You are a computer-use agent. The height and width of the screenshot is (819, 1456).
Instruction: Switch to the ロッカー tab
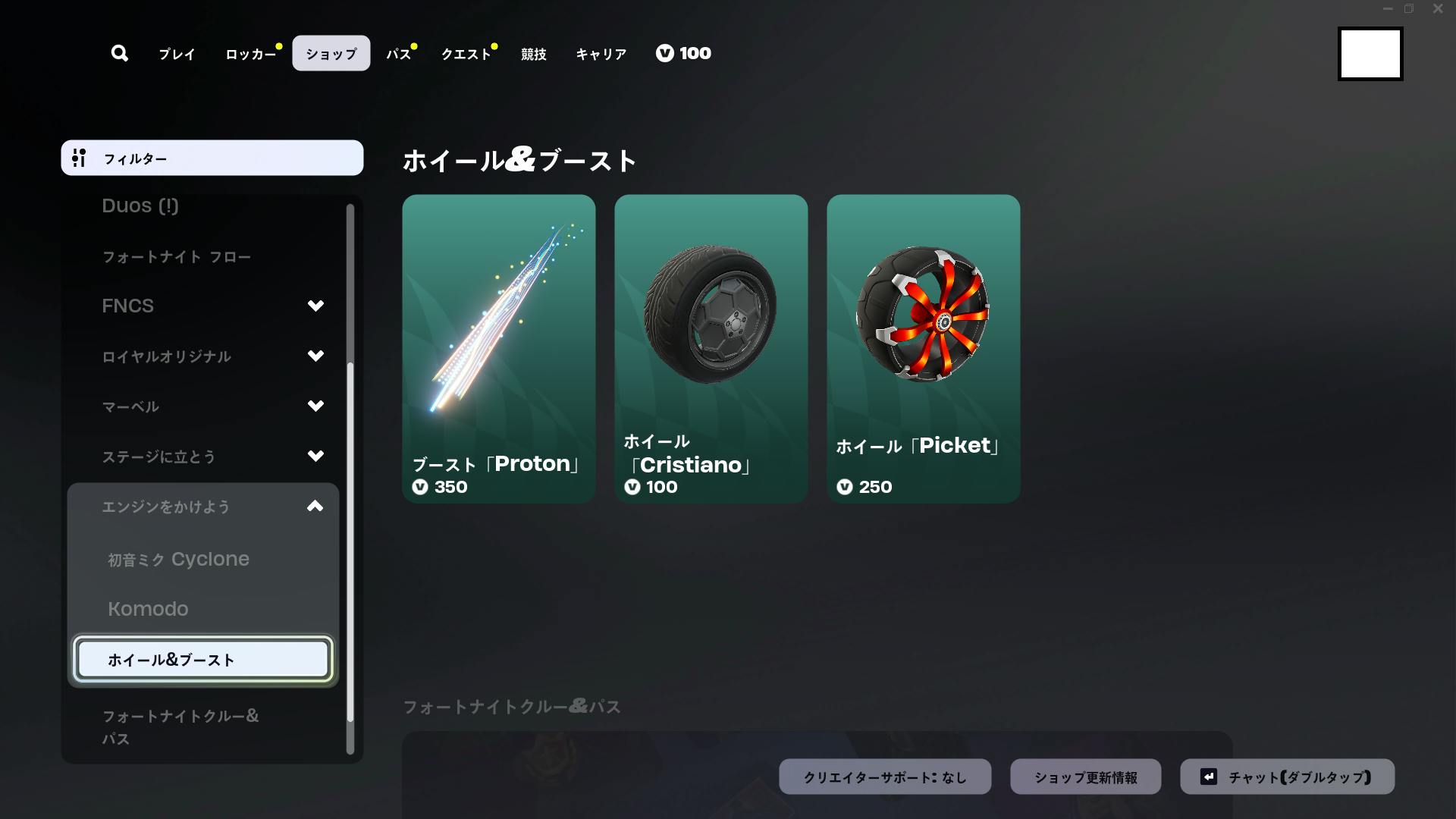(249, 53)
